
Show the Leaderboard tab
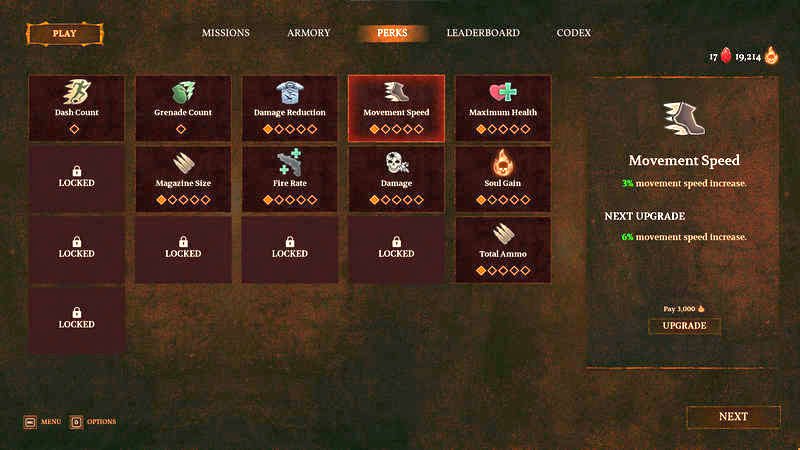tap(483, 33)
